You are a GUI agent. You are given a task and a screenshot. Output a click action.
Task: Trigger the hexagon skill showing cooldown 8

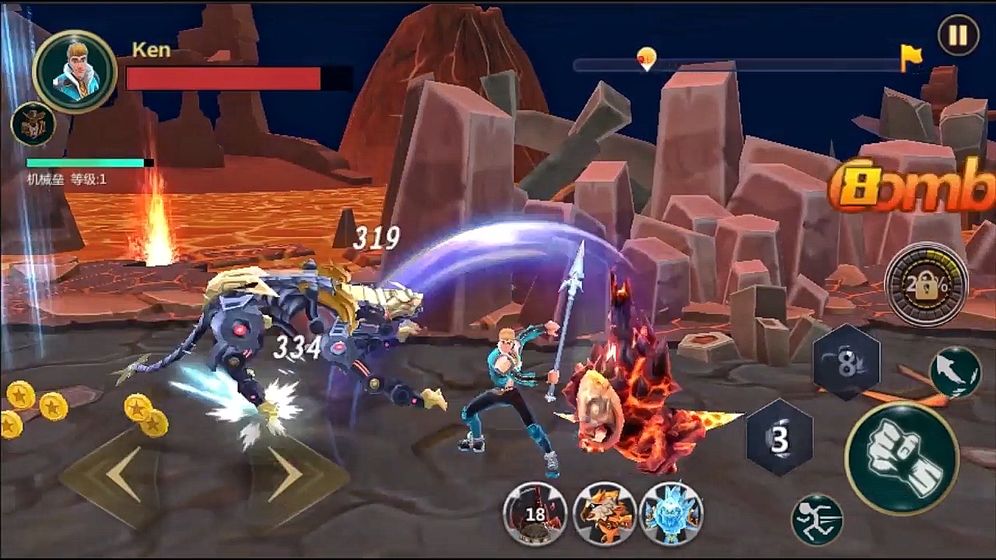click(846, 362)
